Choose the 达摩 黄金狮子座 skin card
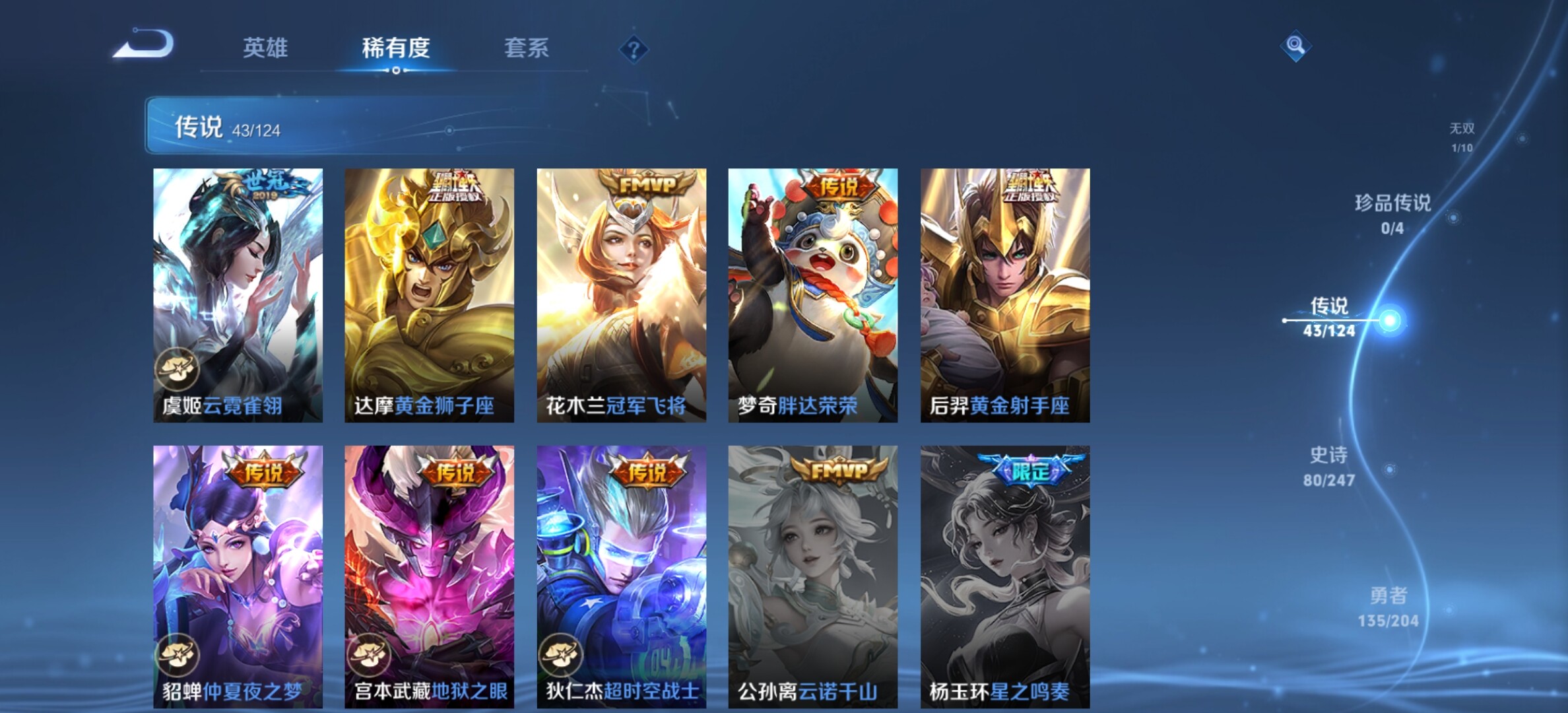 tap(429, 295)
